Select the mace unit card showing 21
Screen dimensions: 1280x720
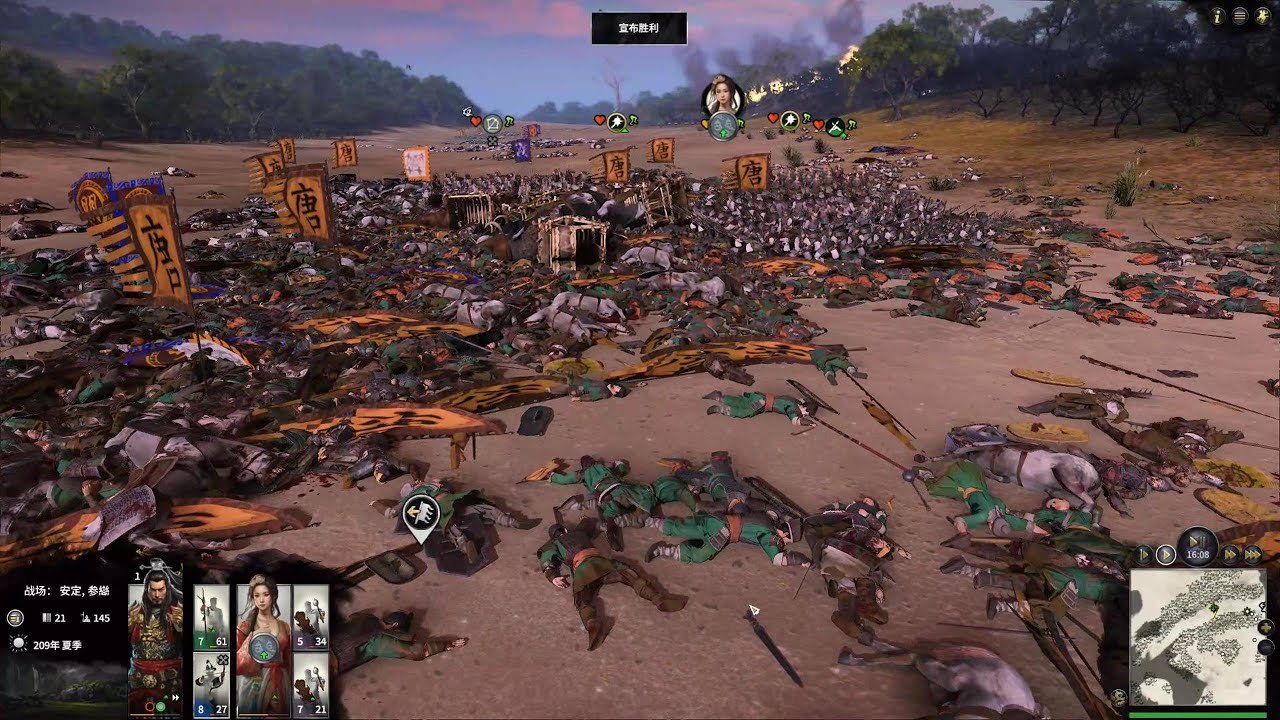click(311, 683)
